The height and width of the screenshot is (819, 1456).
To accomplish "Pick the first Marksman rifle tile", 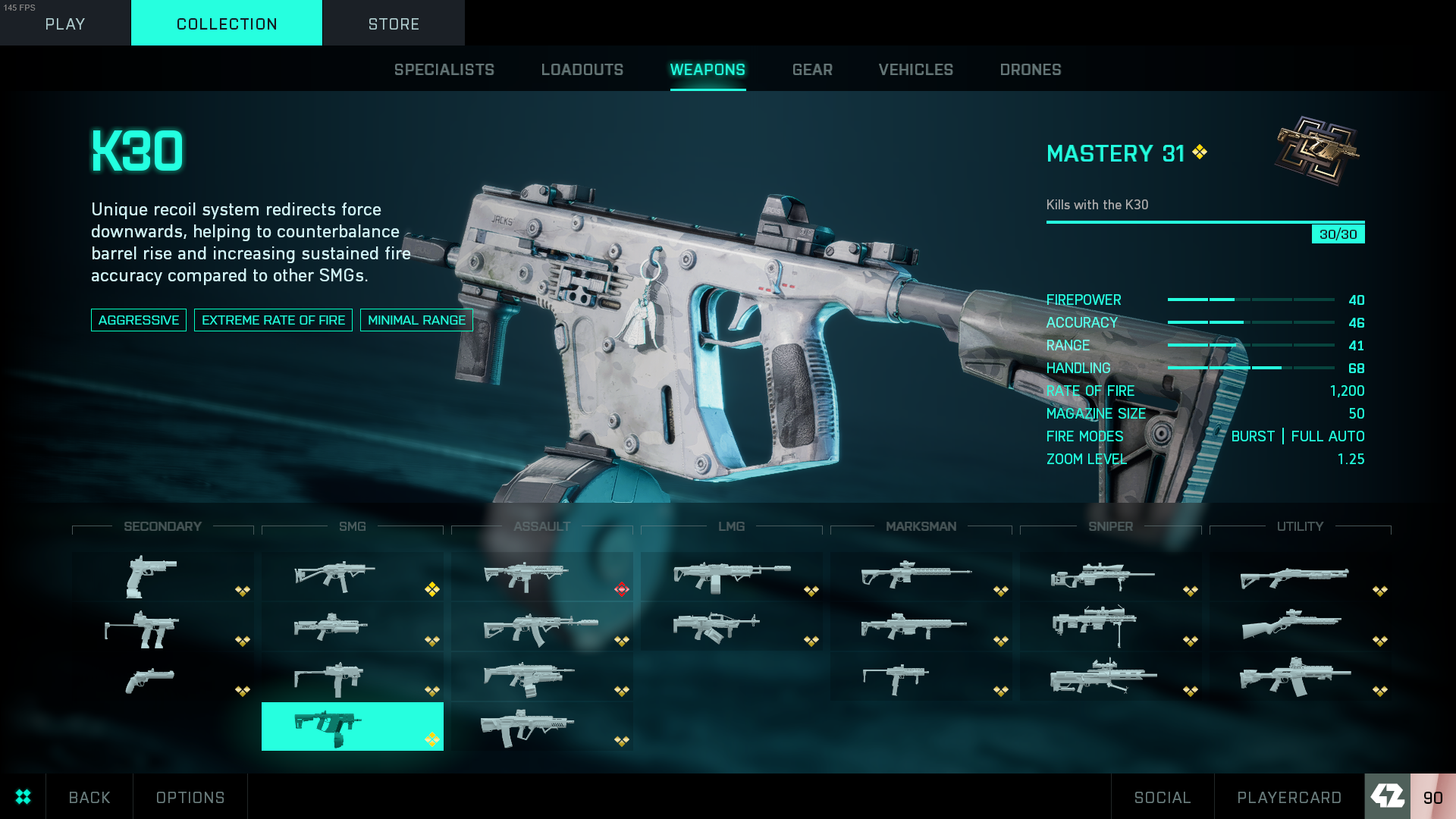I will coord(921,578).
